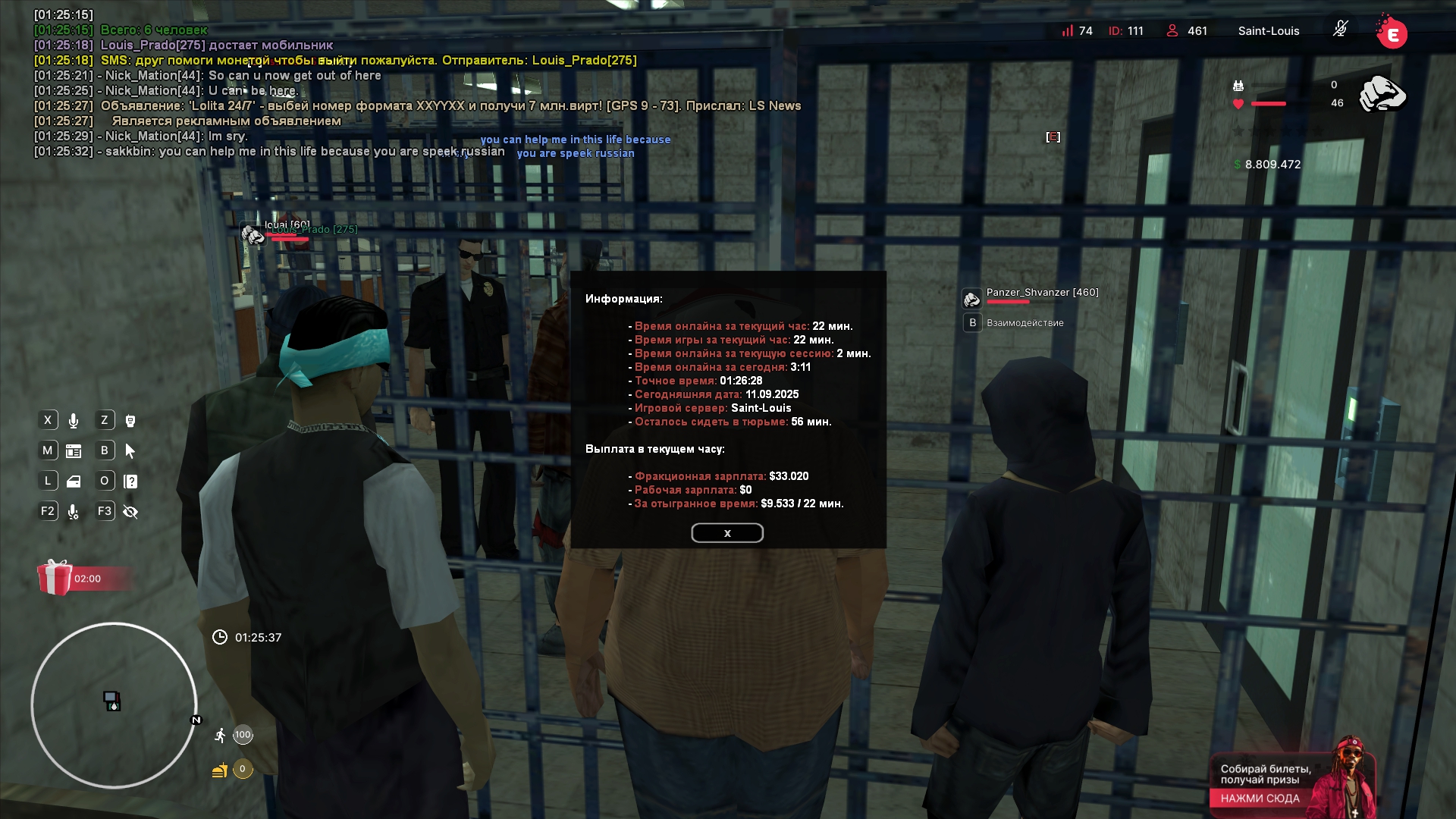Open the red E logo menu
1456x819 pixels.
click(1392, 33)
